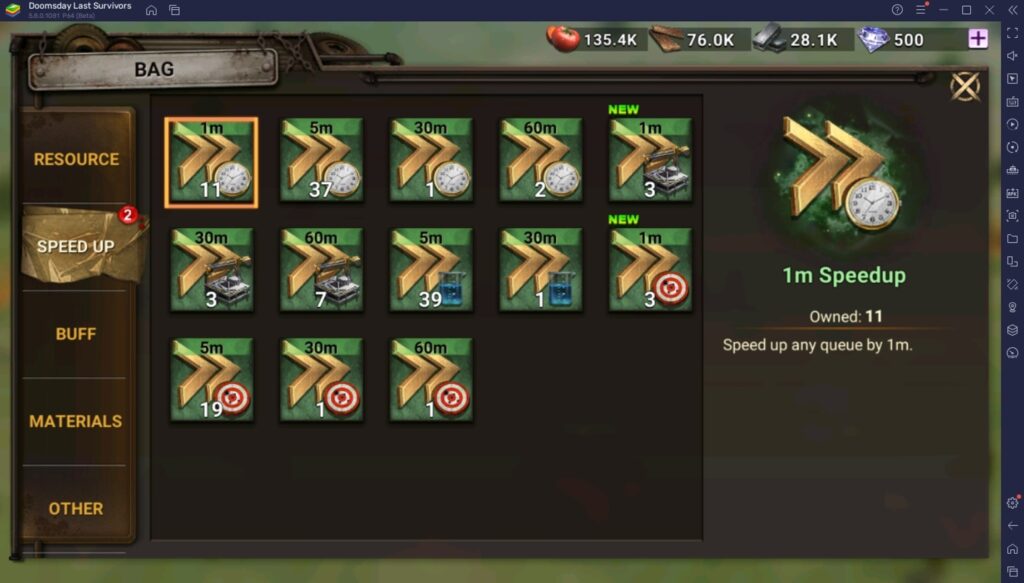This screenshot has width=1024, height=583.
Task: Pick the 30m research beaker speedup
Action: (x=541, y=270)
